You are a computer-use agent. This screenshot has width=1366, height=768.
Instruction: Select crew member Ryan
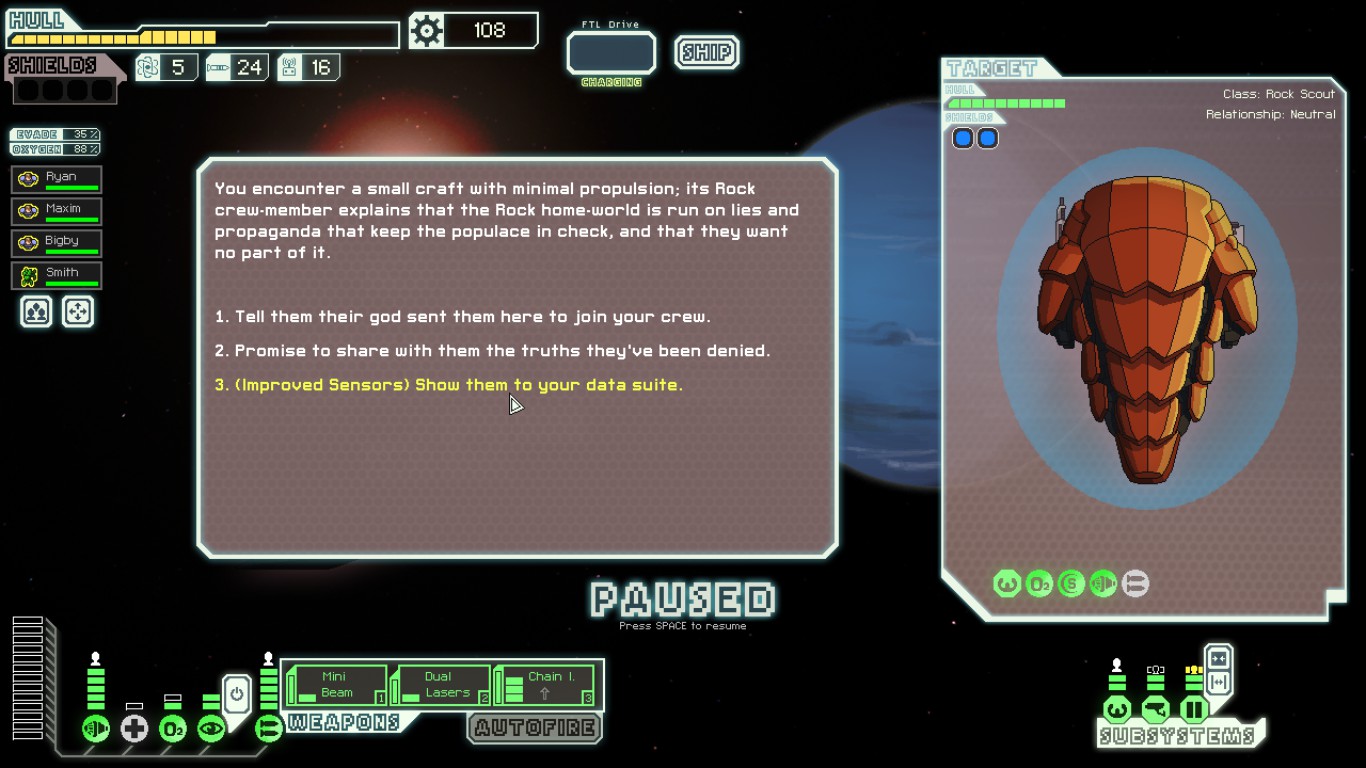(x=57, y=180)
